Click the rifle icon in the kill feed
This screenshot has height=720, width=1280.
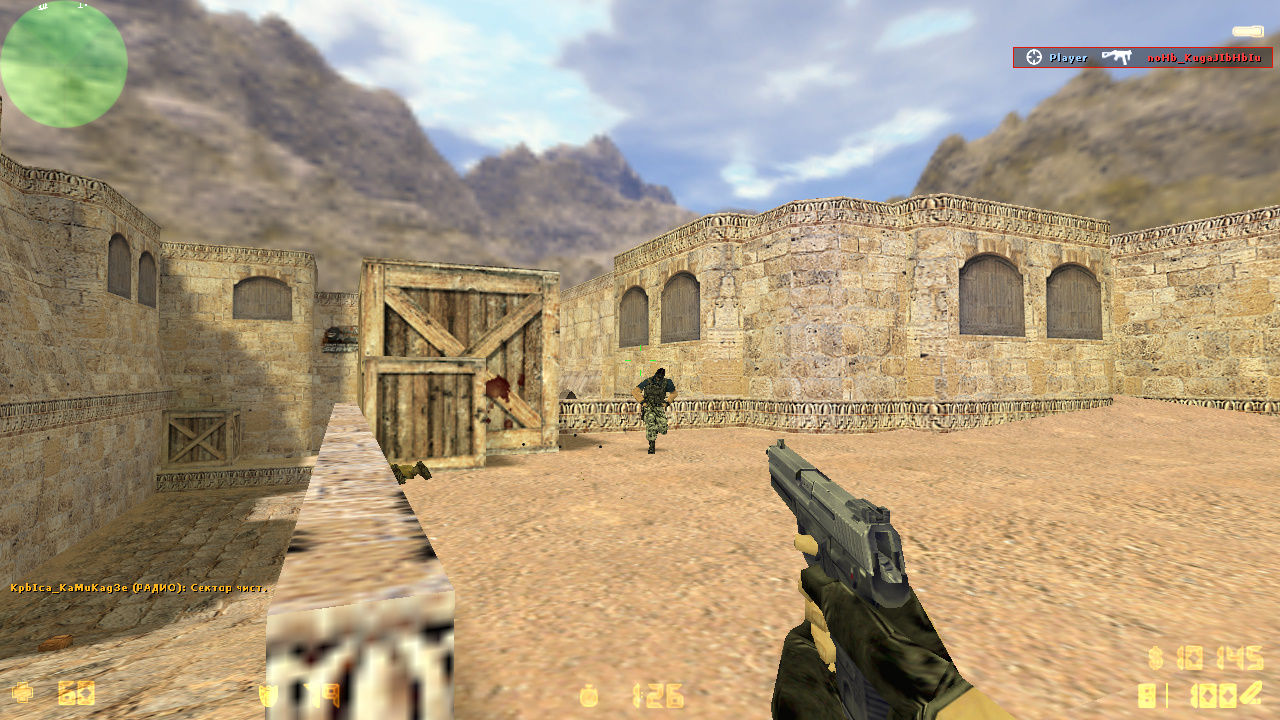point(1118,57)
